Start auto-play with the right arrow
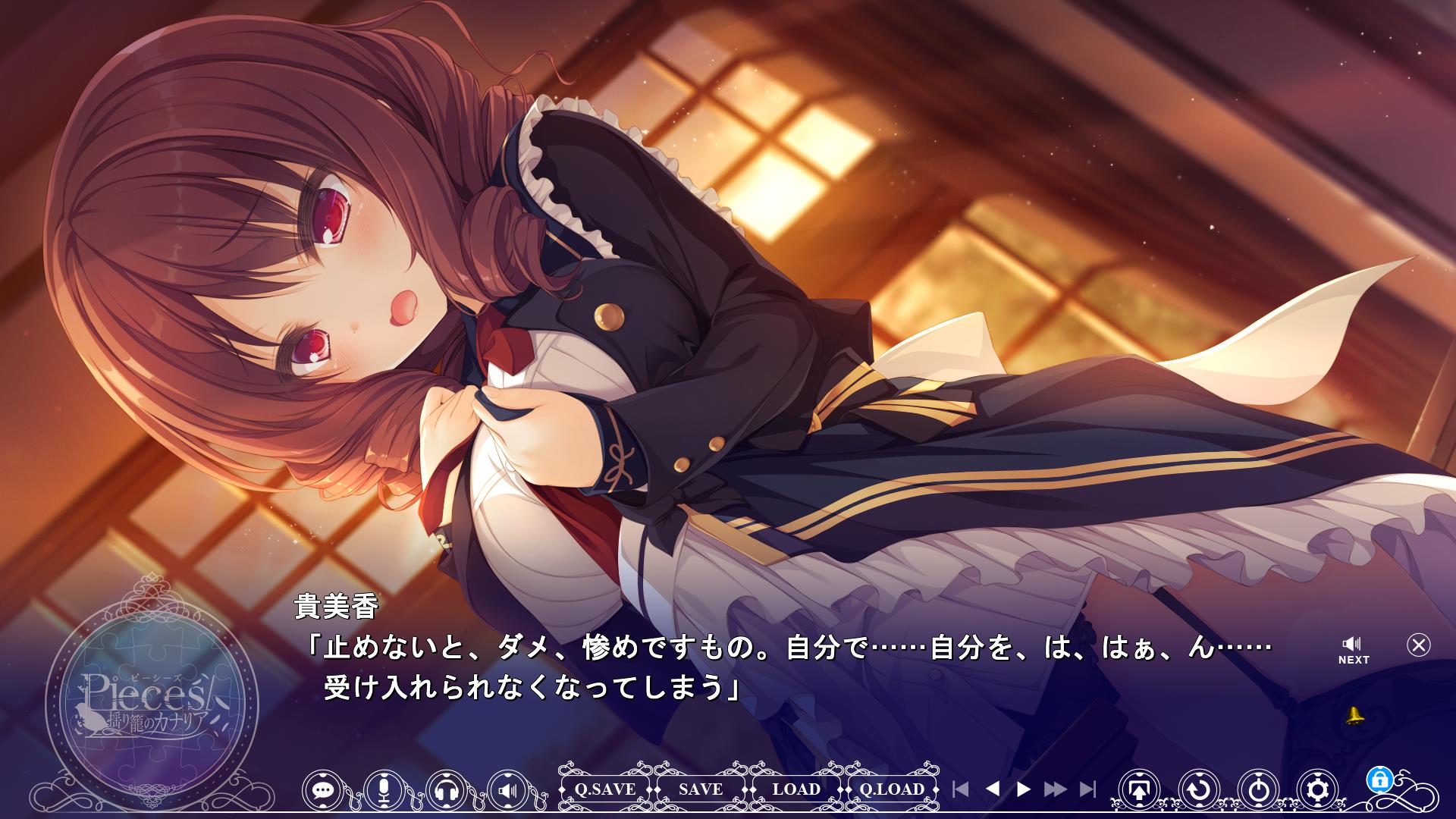 1024,789
